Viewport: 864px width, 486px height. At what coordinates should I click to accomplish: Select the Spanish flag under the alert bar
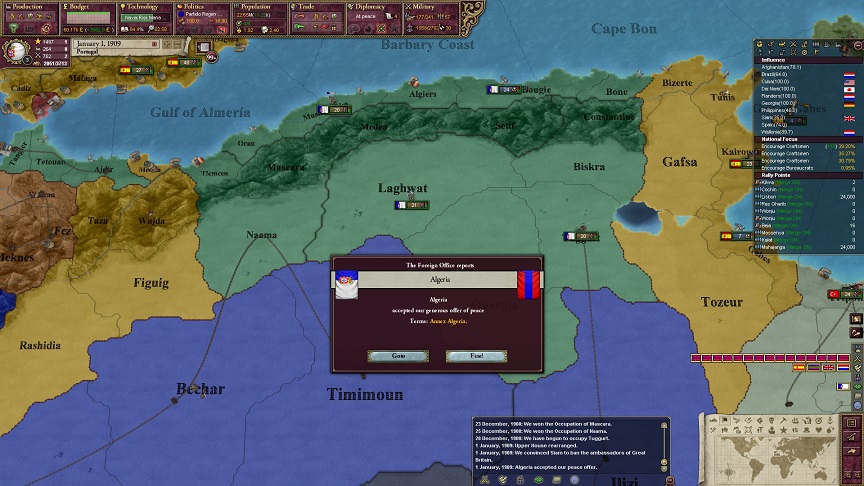pyautogui.click(x=798, y=368)
